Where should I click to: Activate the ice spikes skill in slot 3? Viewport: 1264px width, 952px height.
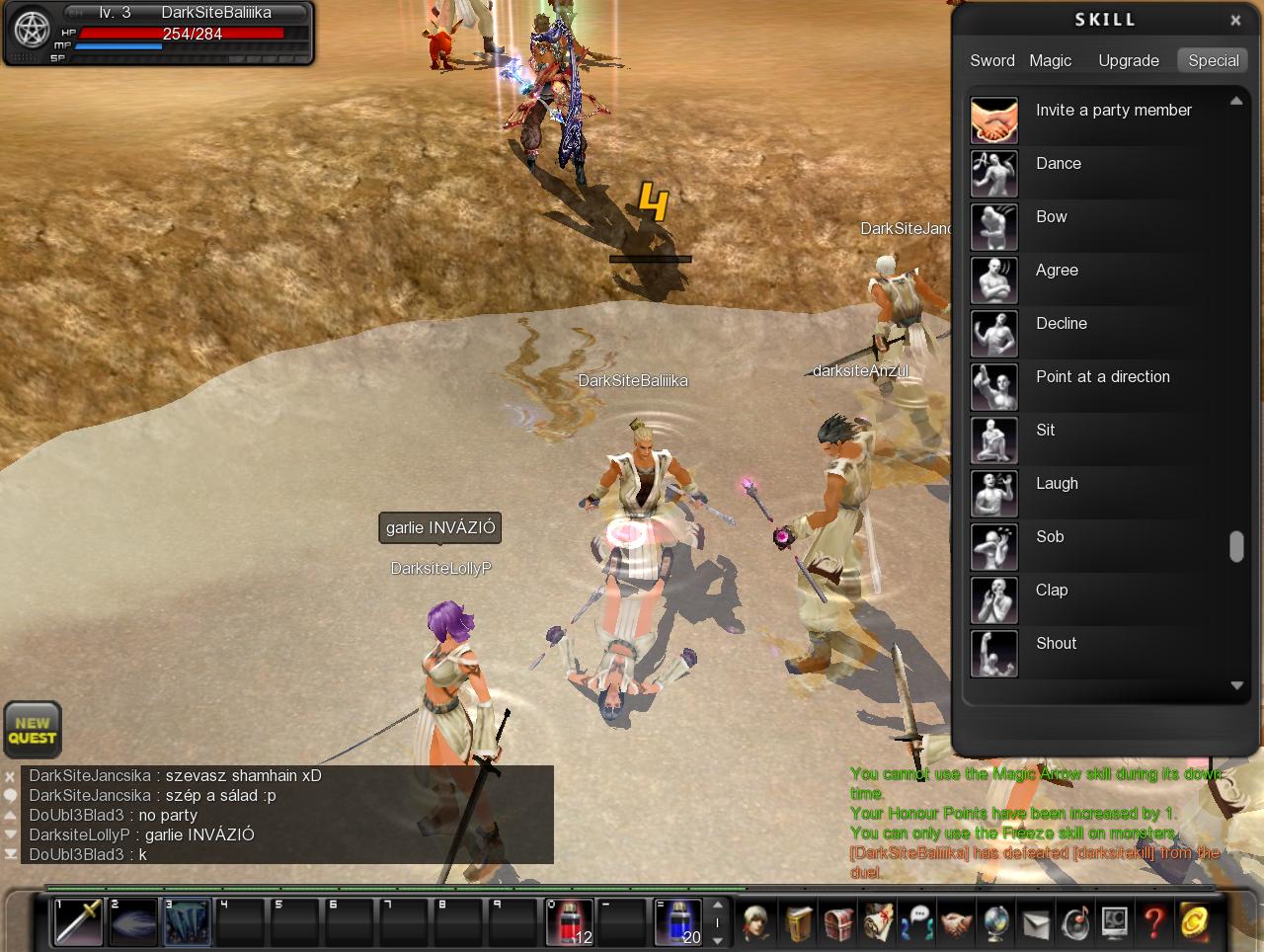tap(187, 921)
